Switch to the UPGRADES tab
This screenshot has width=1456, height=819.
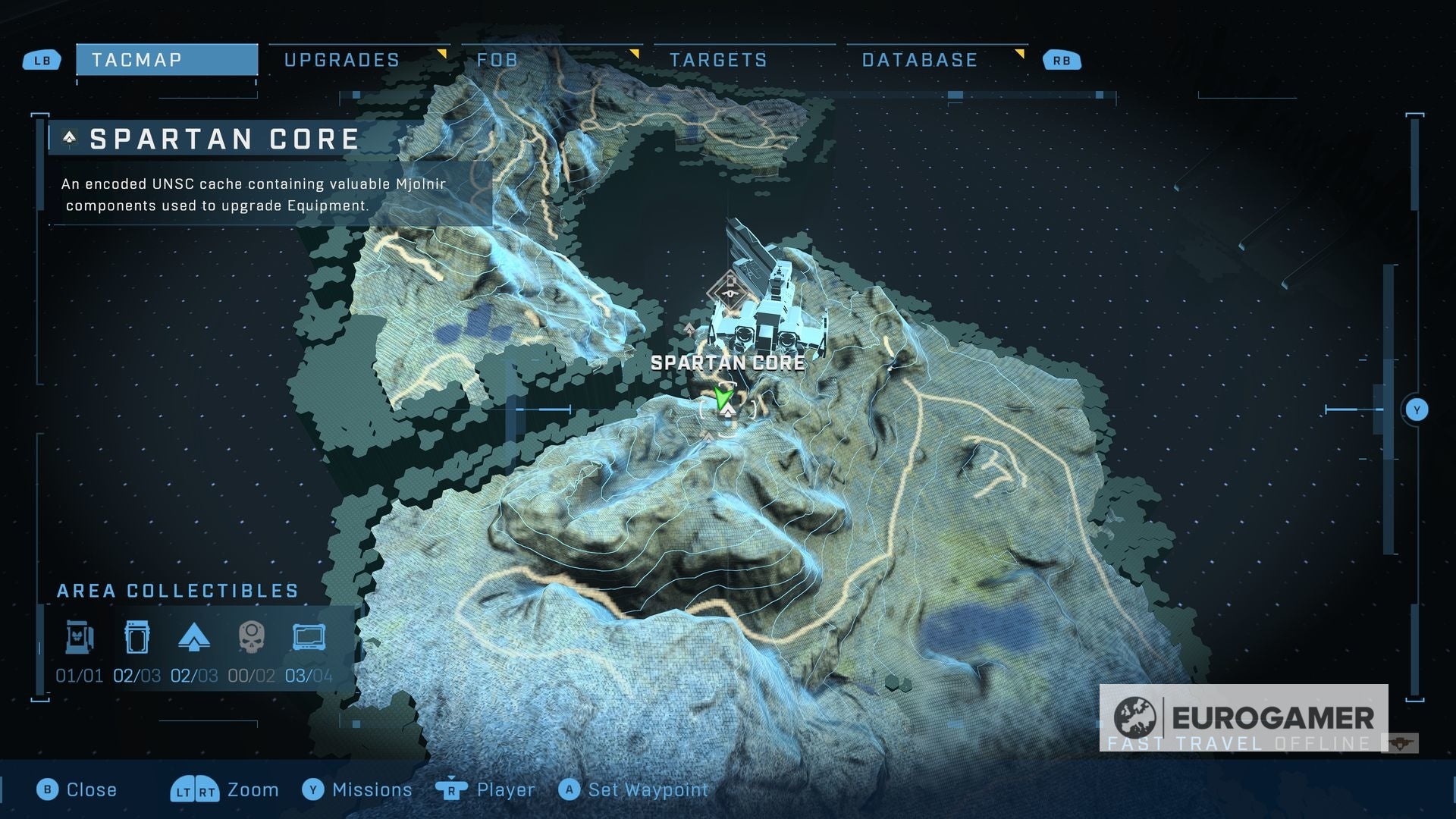(x=342, y=60)
